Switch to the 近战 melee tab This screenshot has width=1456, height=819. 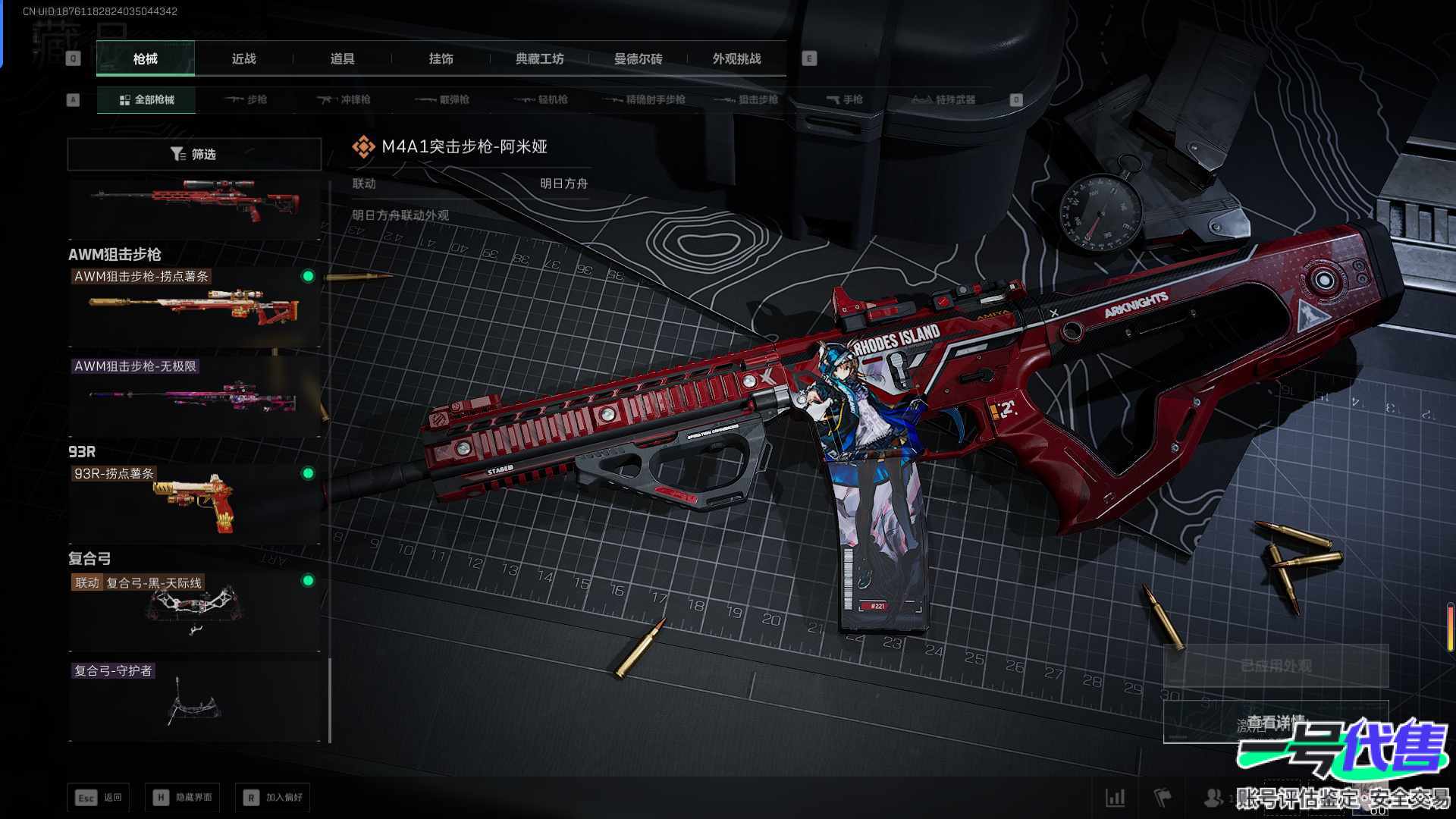(243, 58)
